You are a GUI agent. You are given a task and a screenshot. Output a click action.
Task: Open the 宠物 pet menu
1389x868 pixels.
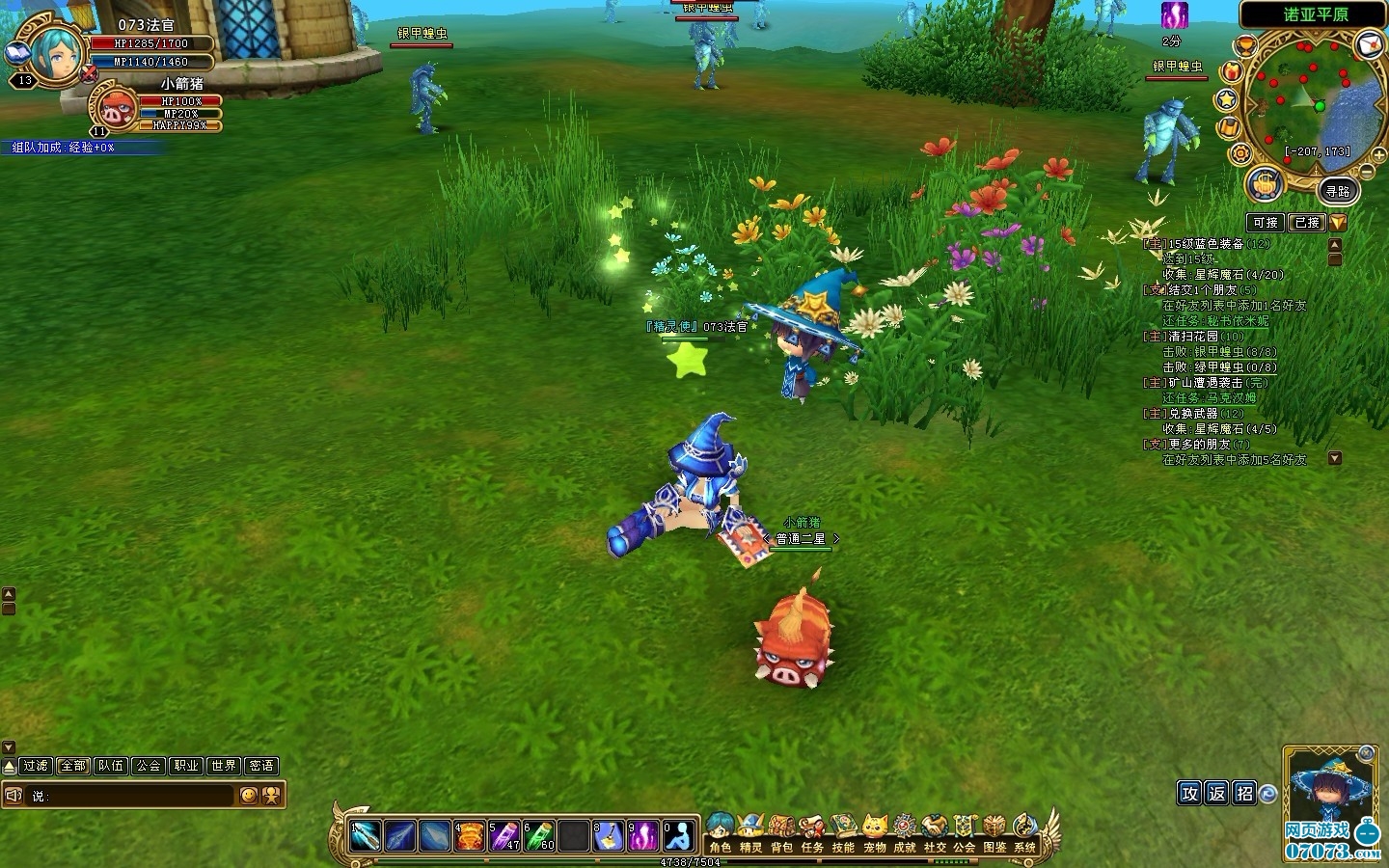click(x=874, y=831)
